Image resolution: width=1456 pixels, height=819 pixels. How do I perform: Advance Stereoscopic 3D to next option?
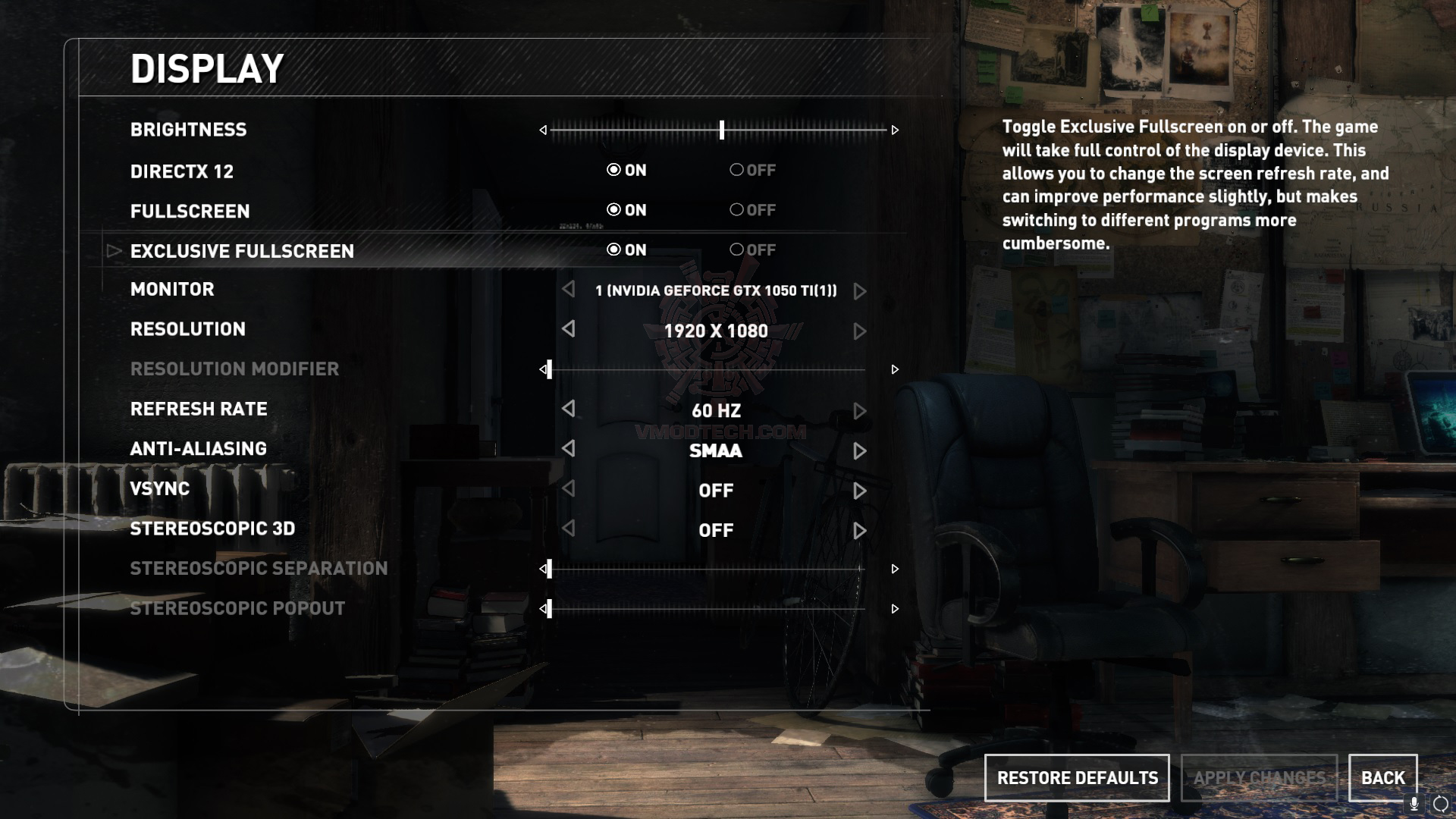859,531
